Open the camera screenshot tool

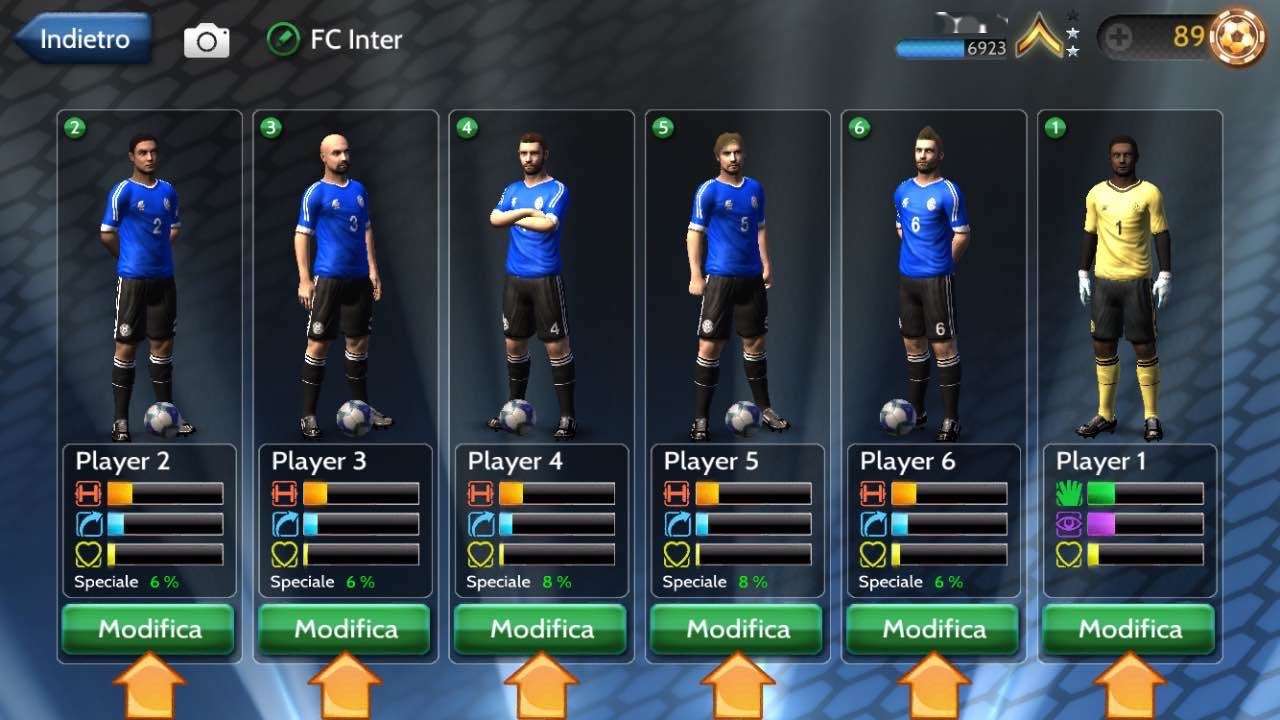[207, 41]
